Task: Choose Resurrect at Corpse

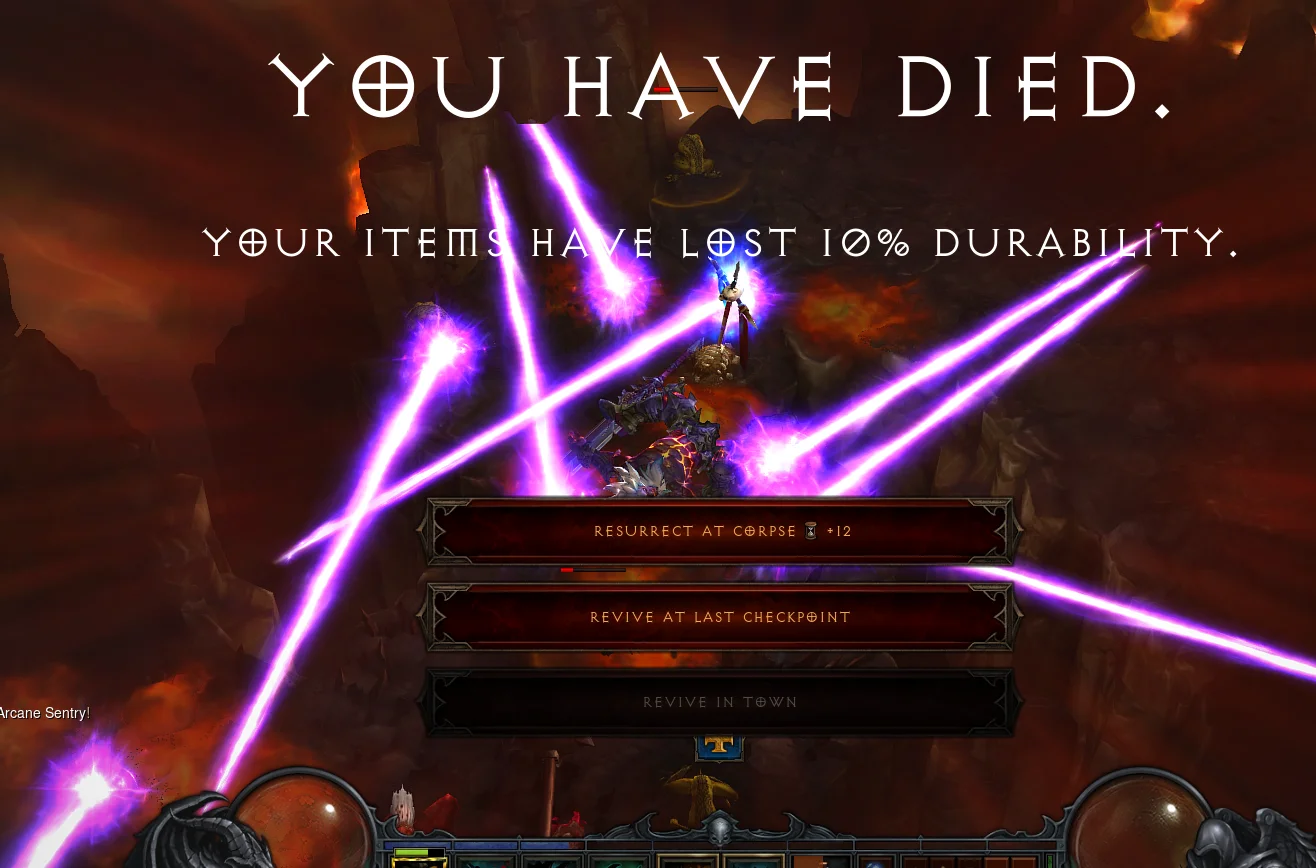Action: click(720, 531)
